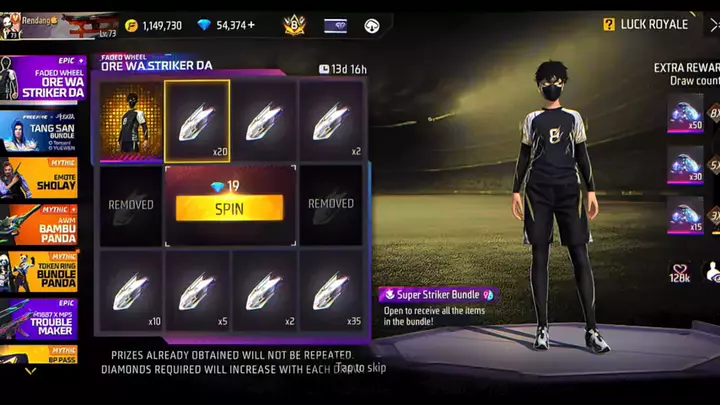Screen dimensions: 720x405
Task: Switch to the Tang San Bundle event
Action: [x=42, y=131]
